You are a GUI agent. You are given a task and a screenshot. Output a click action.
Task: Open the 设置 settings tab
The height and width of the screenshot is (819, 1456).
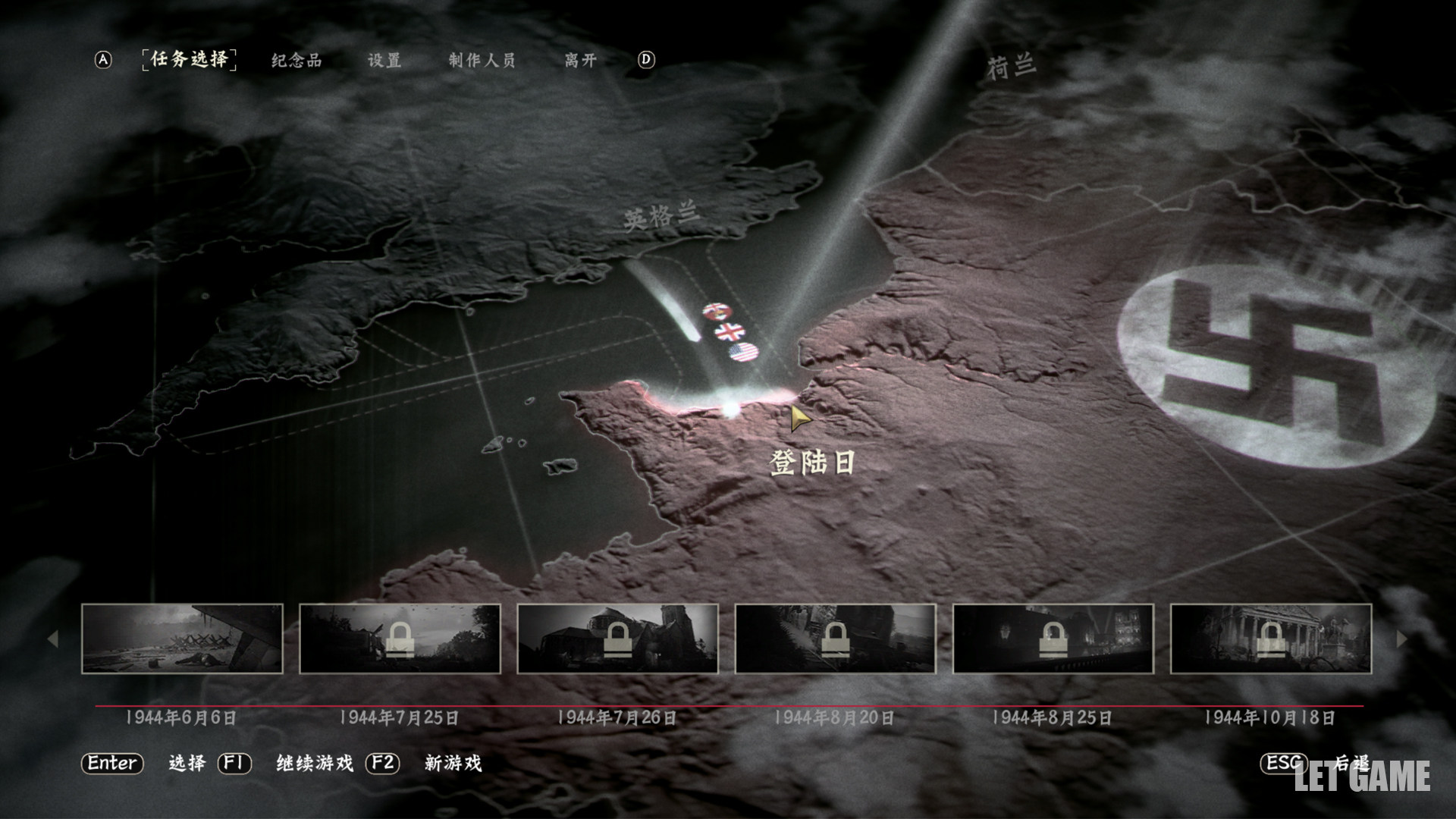pos(384,61)
